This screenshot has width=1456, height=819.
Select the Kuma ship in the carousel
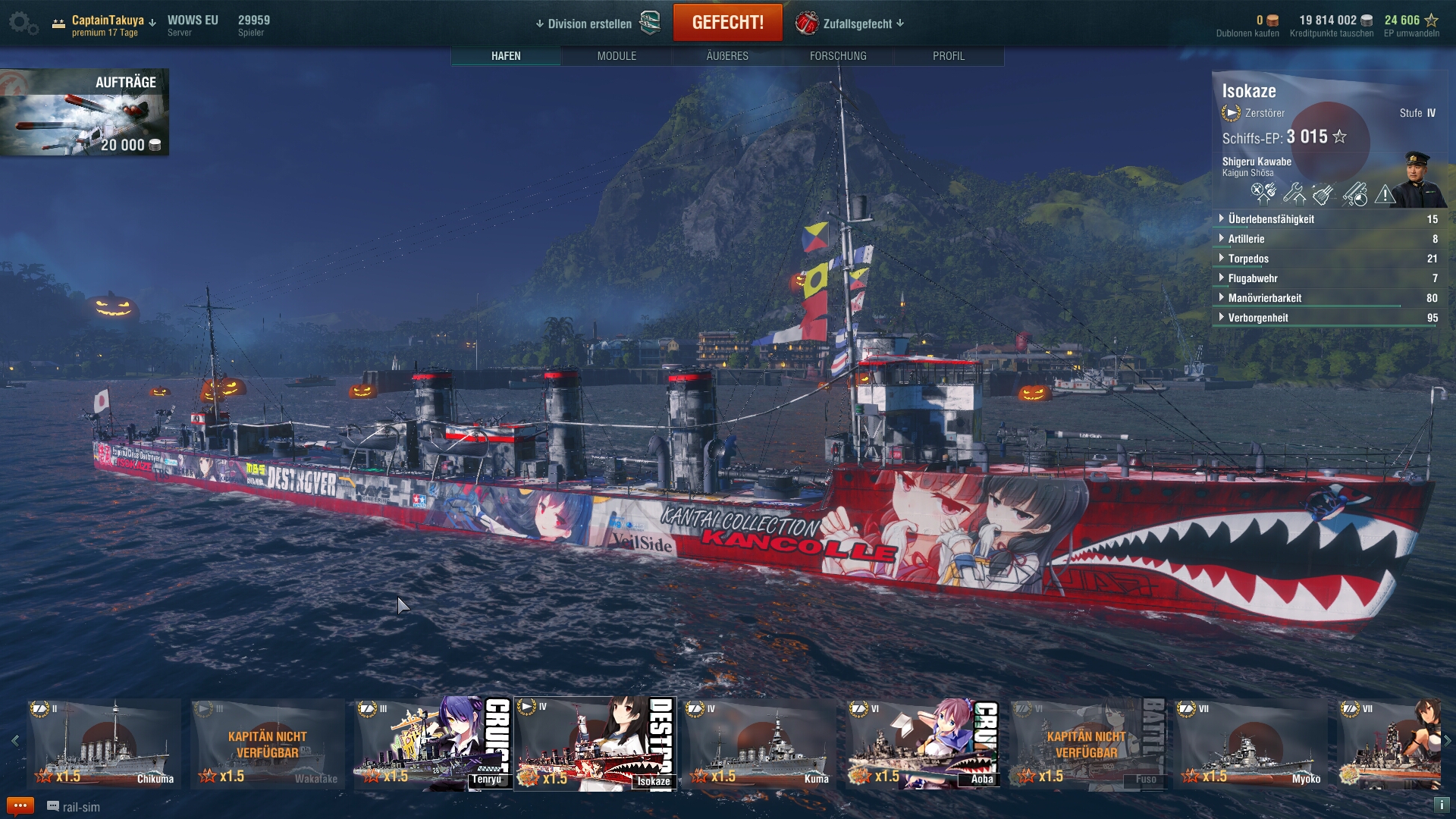click(760, 744)
